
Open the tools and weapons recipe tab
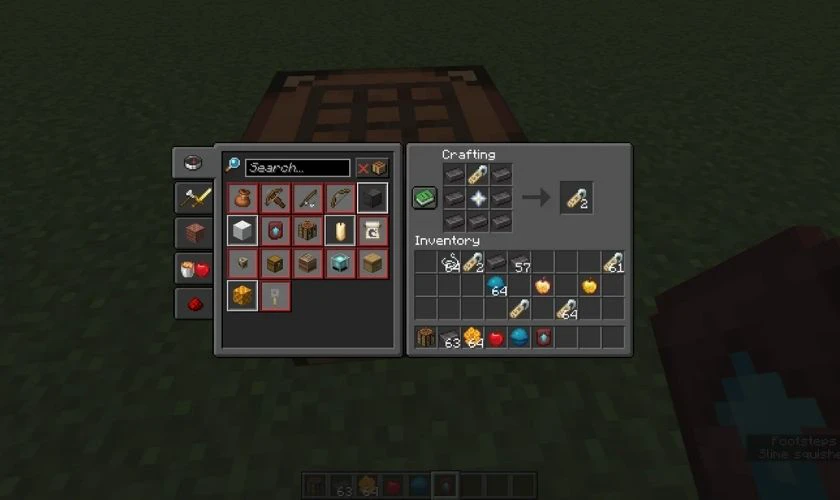194,198
